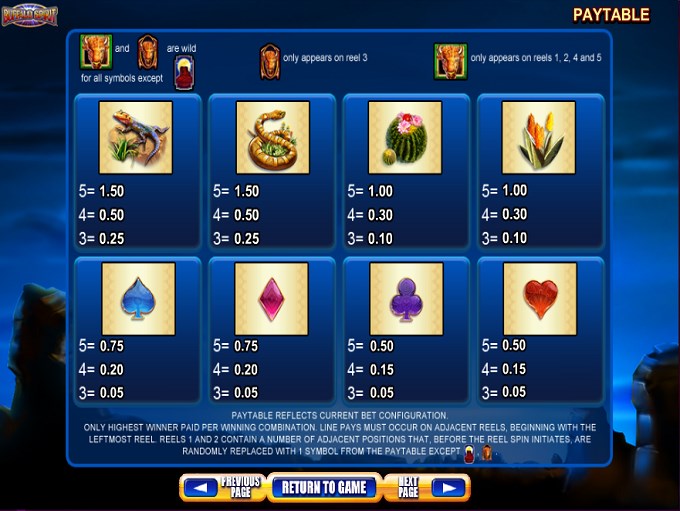Click Return to Game button
680x511 pixels.
[323, 487]
